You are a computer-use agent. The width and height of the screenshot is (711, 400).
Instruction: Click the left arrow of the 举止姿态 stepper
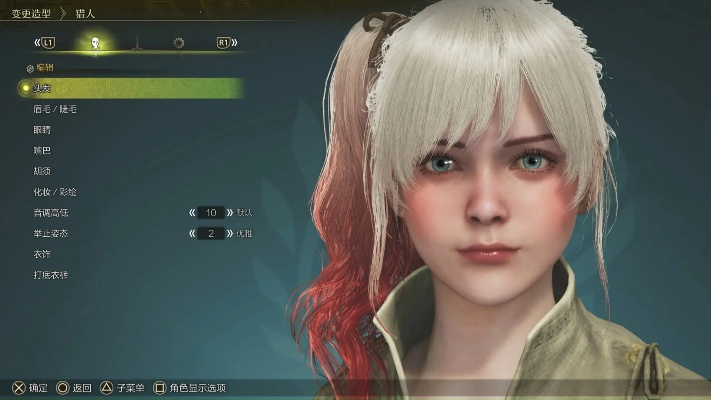point(190,233)
